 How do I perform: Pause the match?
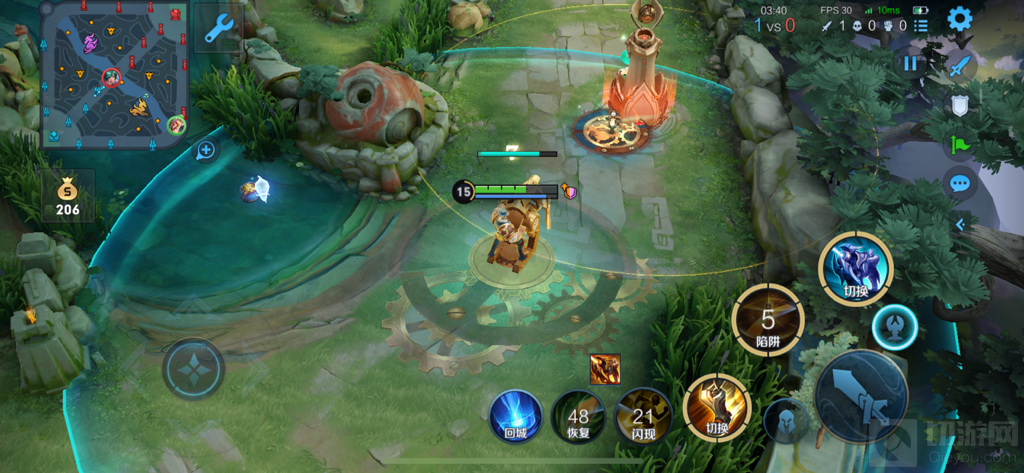910,63
